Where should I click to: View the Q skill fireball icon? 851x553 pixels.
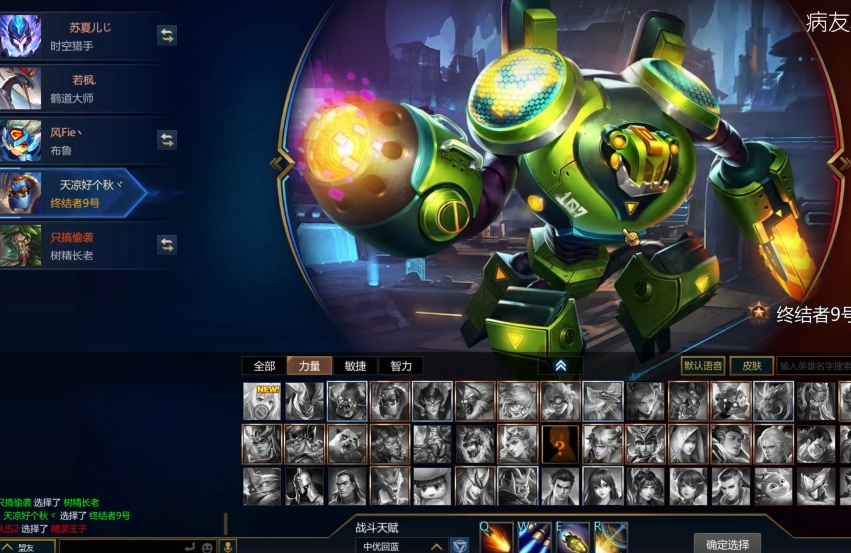[x=496, y=538]
